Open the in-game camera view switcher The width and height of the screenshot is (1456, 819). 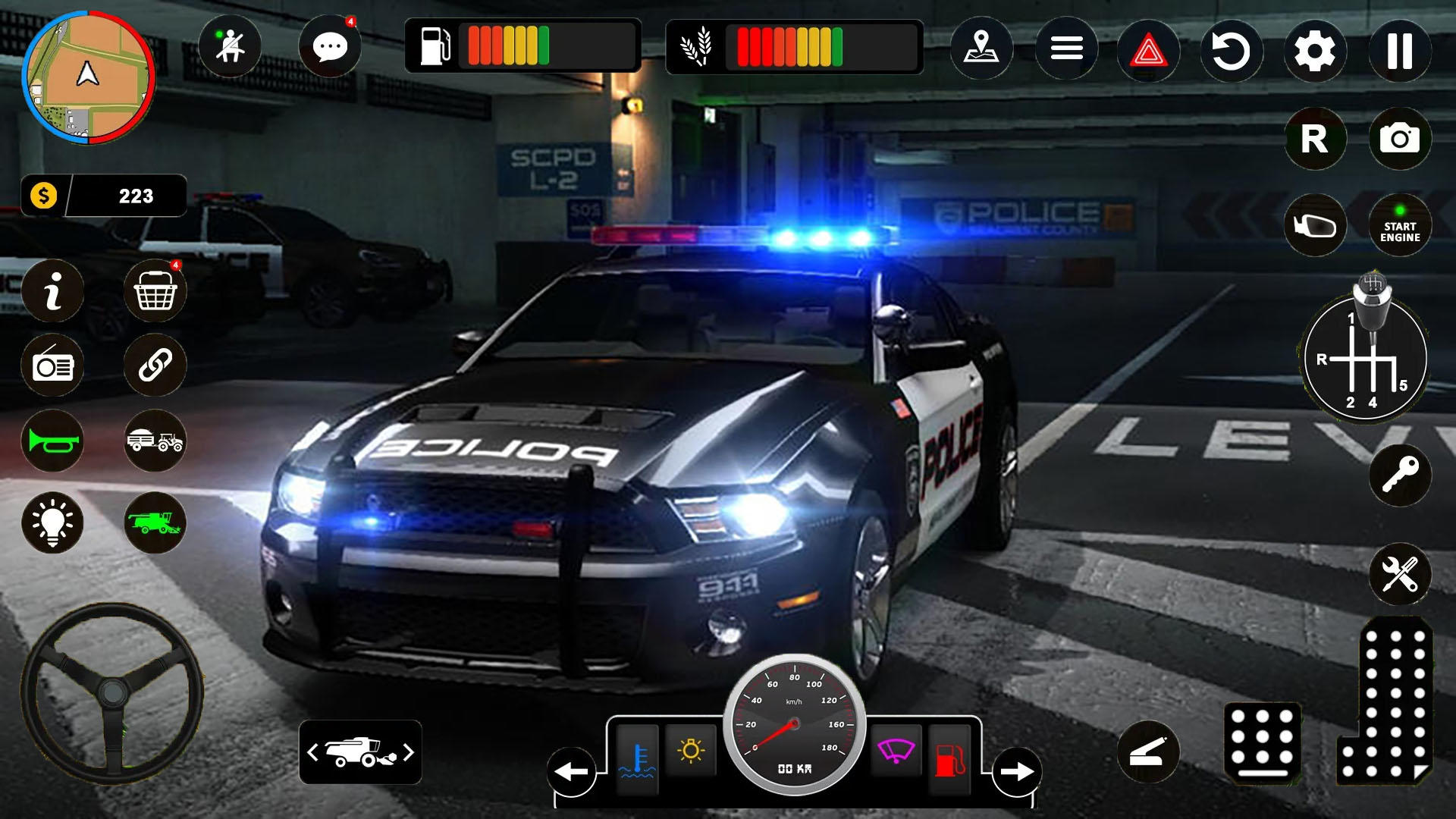[x=1399, y=139]
